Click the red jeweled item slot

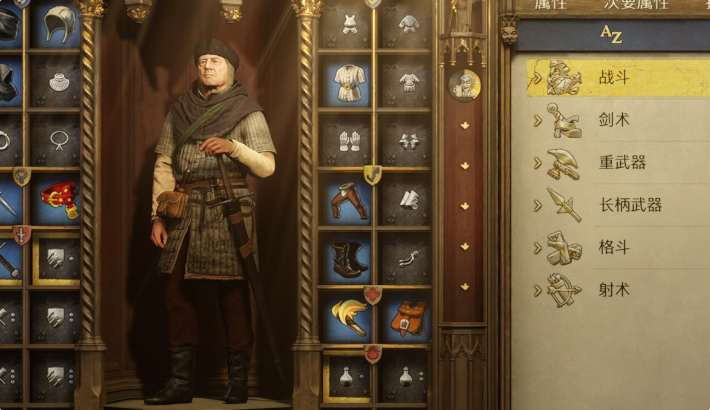click(x=59, y=199)
